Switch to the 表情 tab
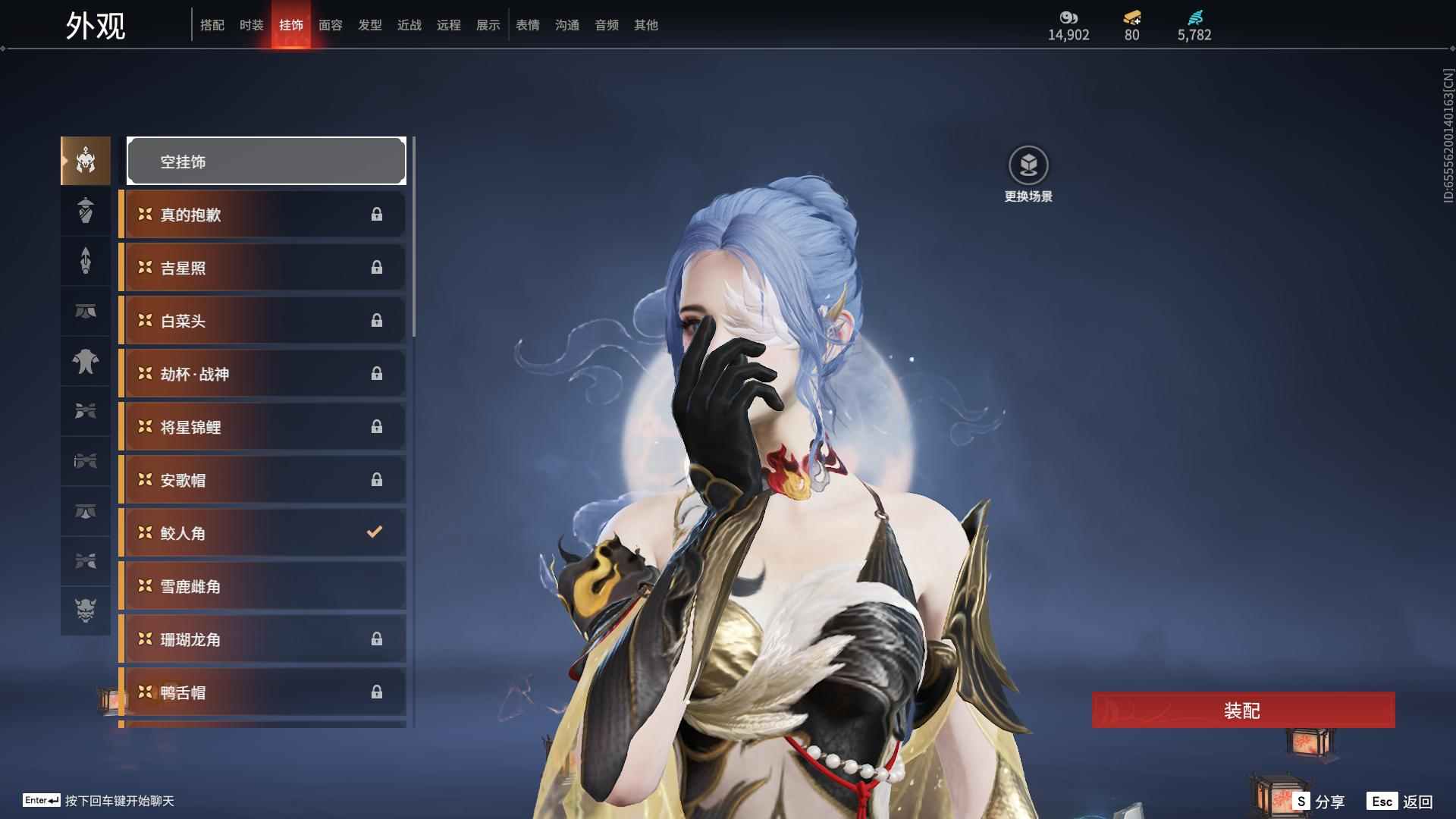The width and height of the screenshot is (1456, 819). pos(527,25)
